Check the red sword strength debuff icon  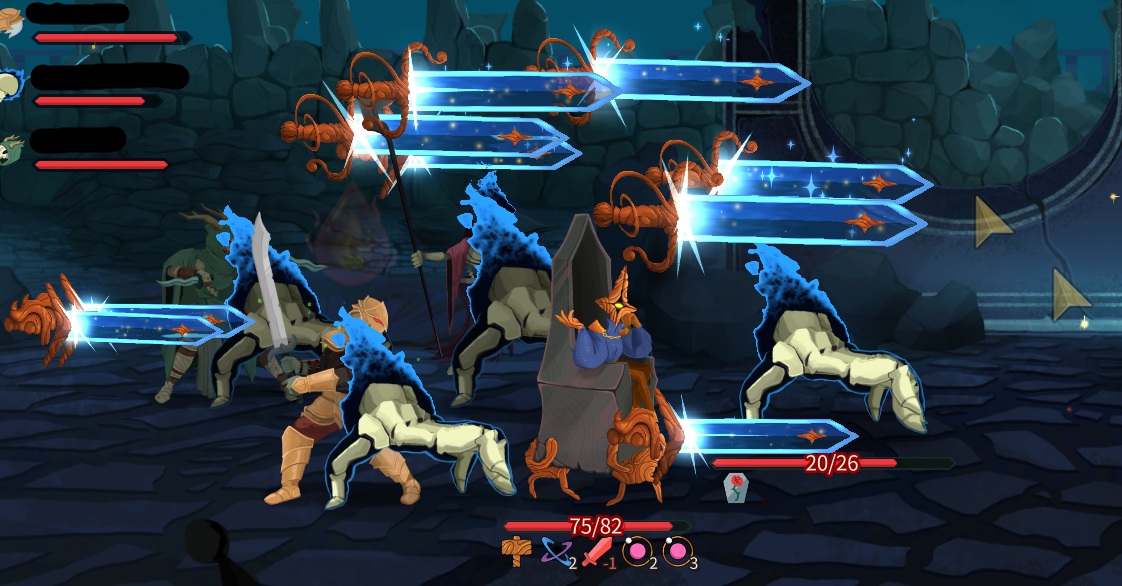tap(596, 551)
